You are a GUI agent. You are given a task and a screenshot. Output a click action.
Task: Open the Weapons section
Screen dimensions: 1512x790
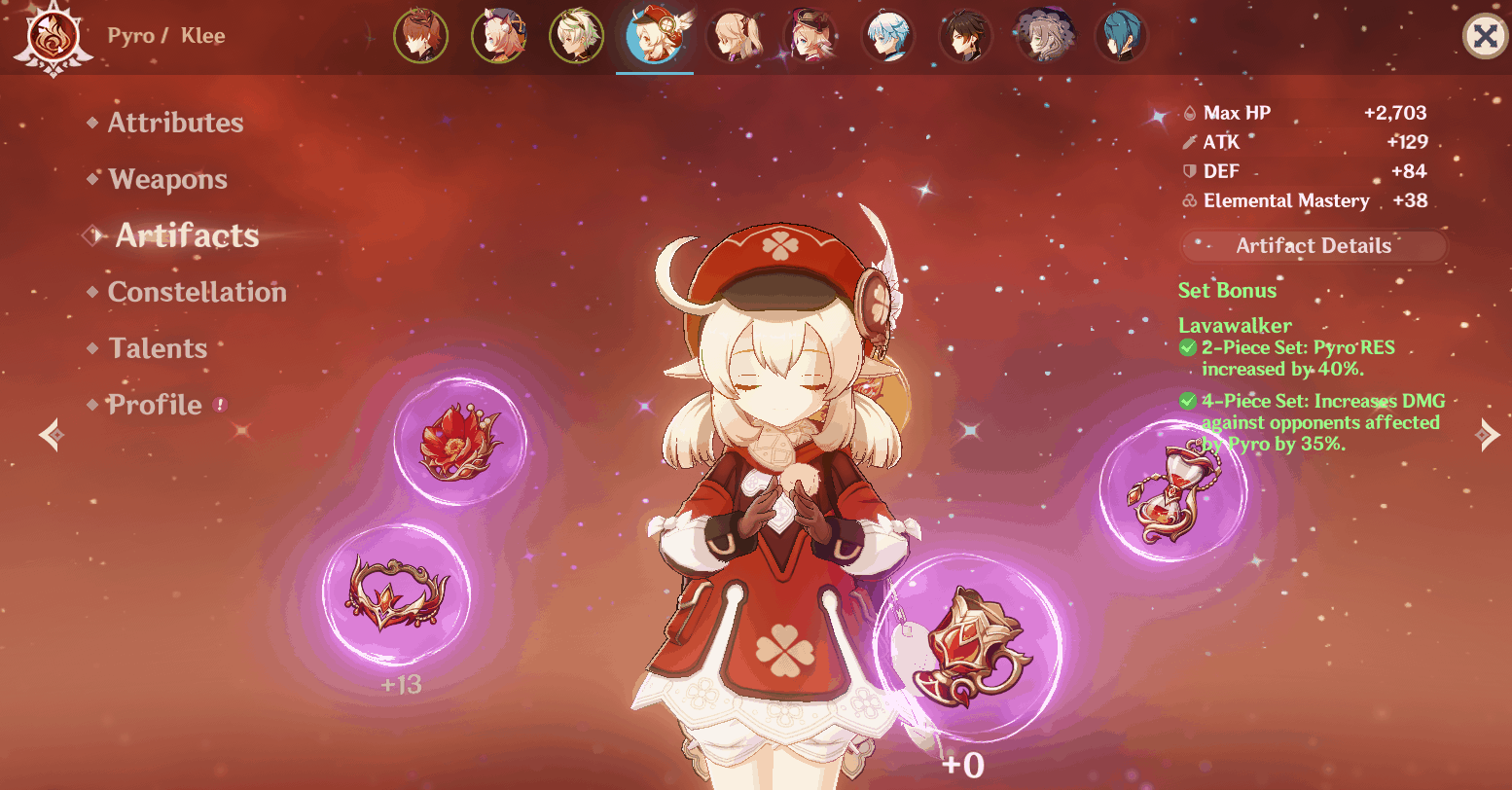167,179
